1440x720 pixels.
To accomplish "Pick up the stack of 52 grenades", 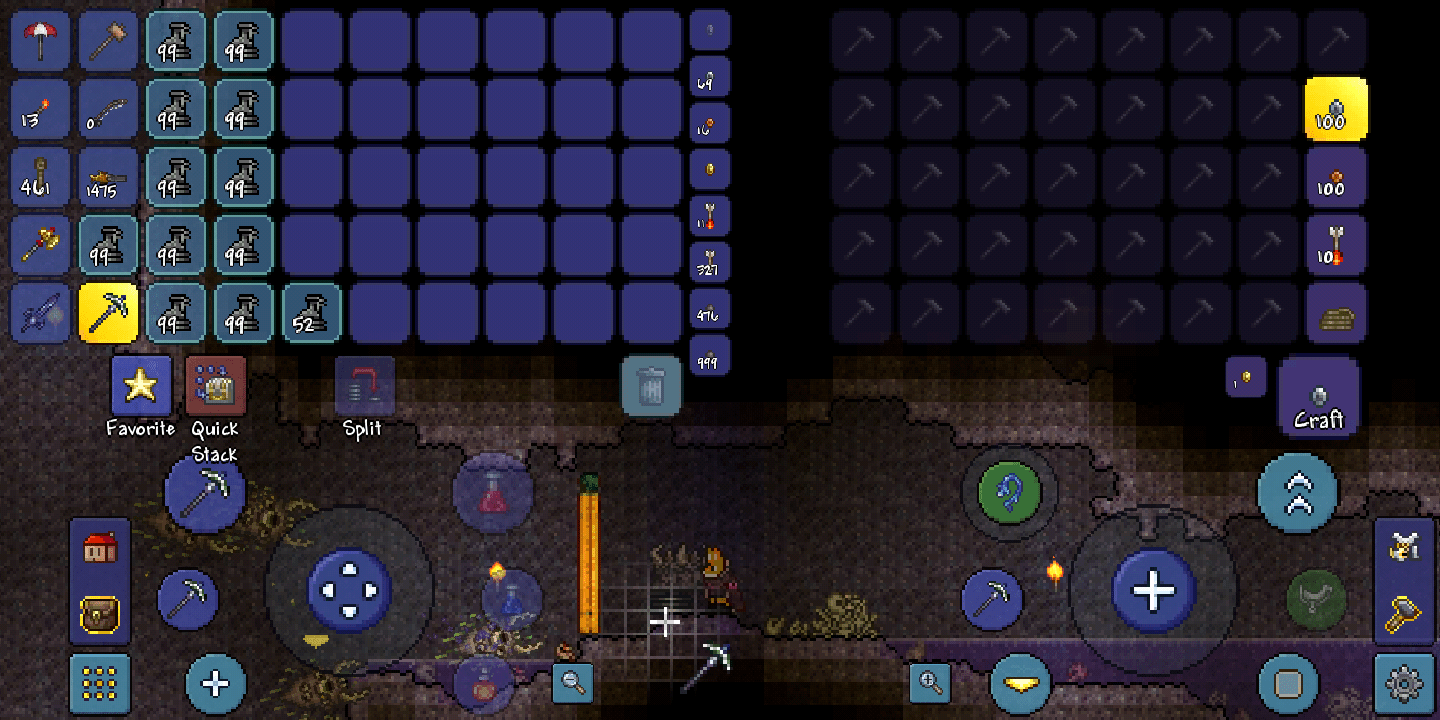I will coord(311,312).
